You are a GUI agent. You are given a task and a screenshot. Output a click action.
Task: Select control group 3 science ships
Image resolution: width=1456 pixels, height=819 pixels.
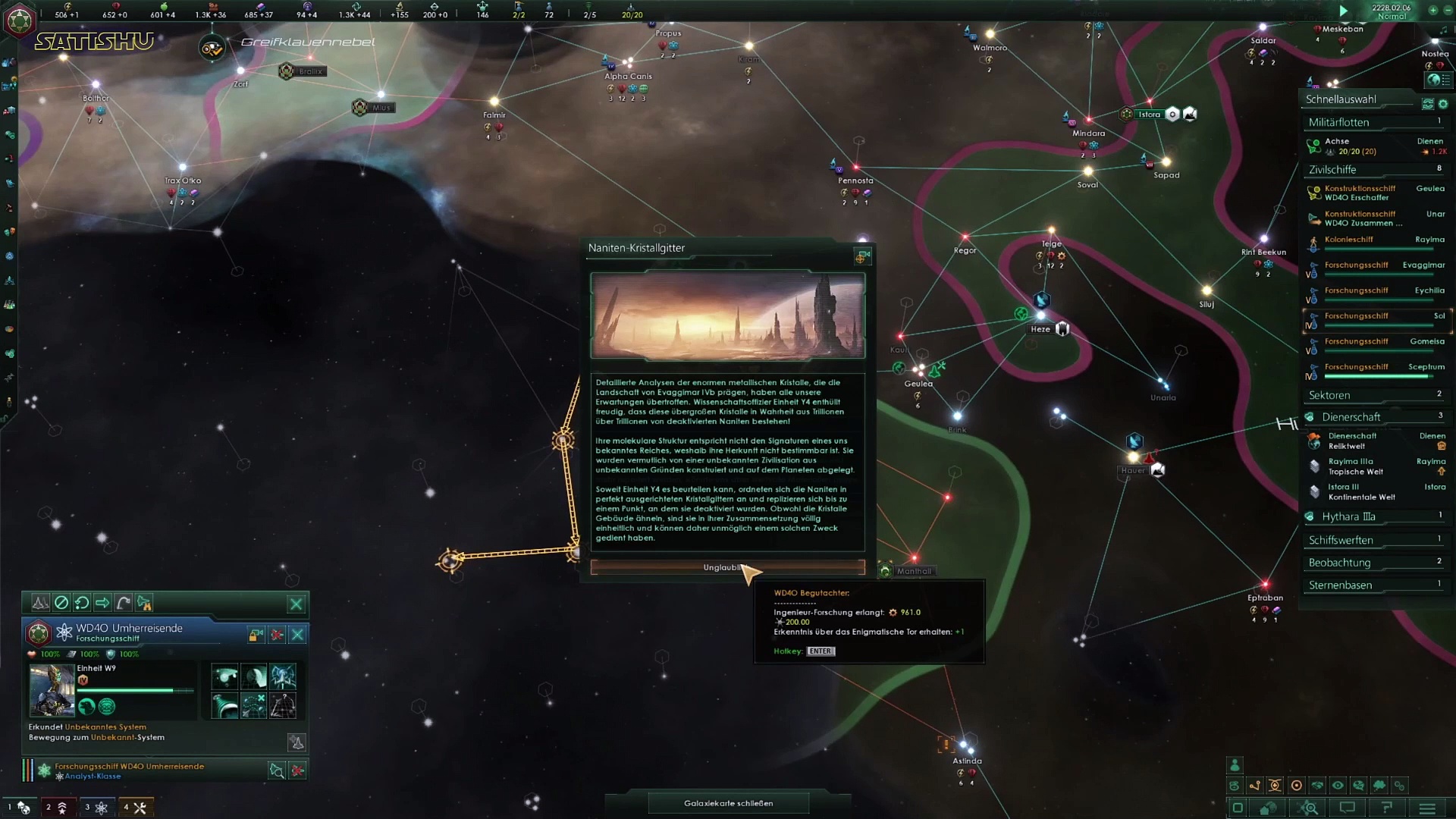click(96, 808)
